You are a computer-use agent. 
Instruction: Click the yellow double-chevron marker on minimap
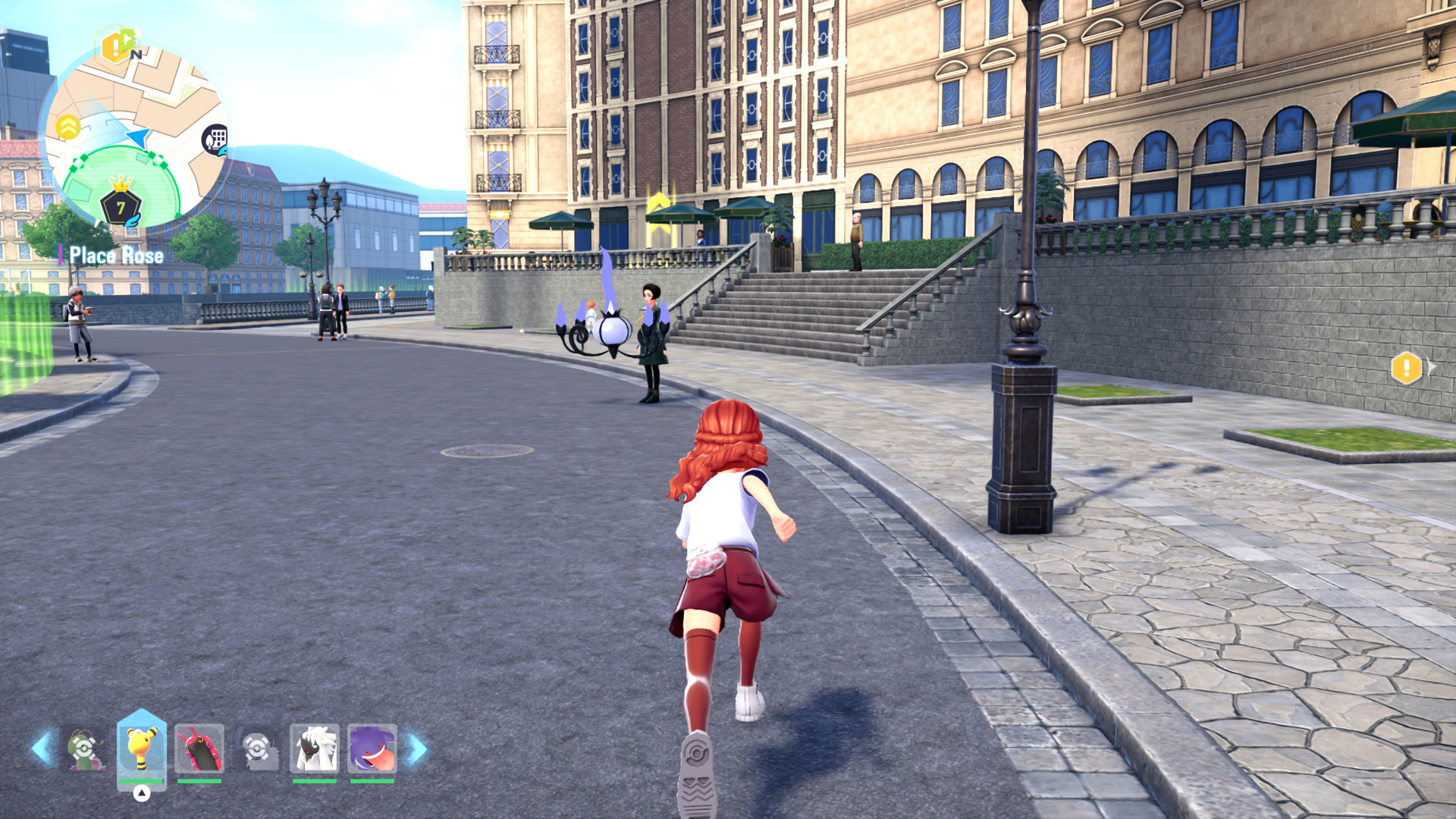point(68,127)
